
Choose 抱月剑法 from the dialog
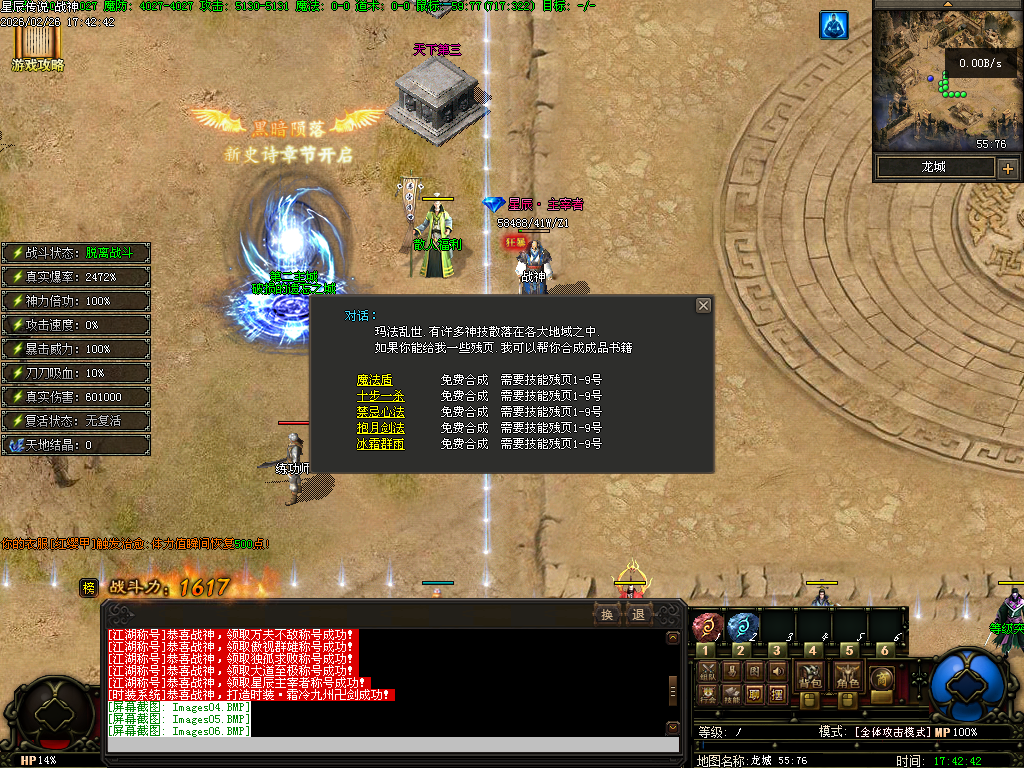[x=381, y=428]
